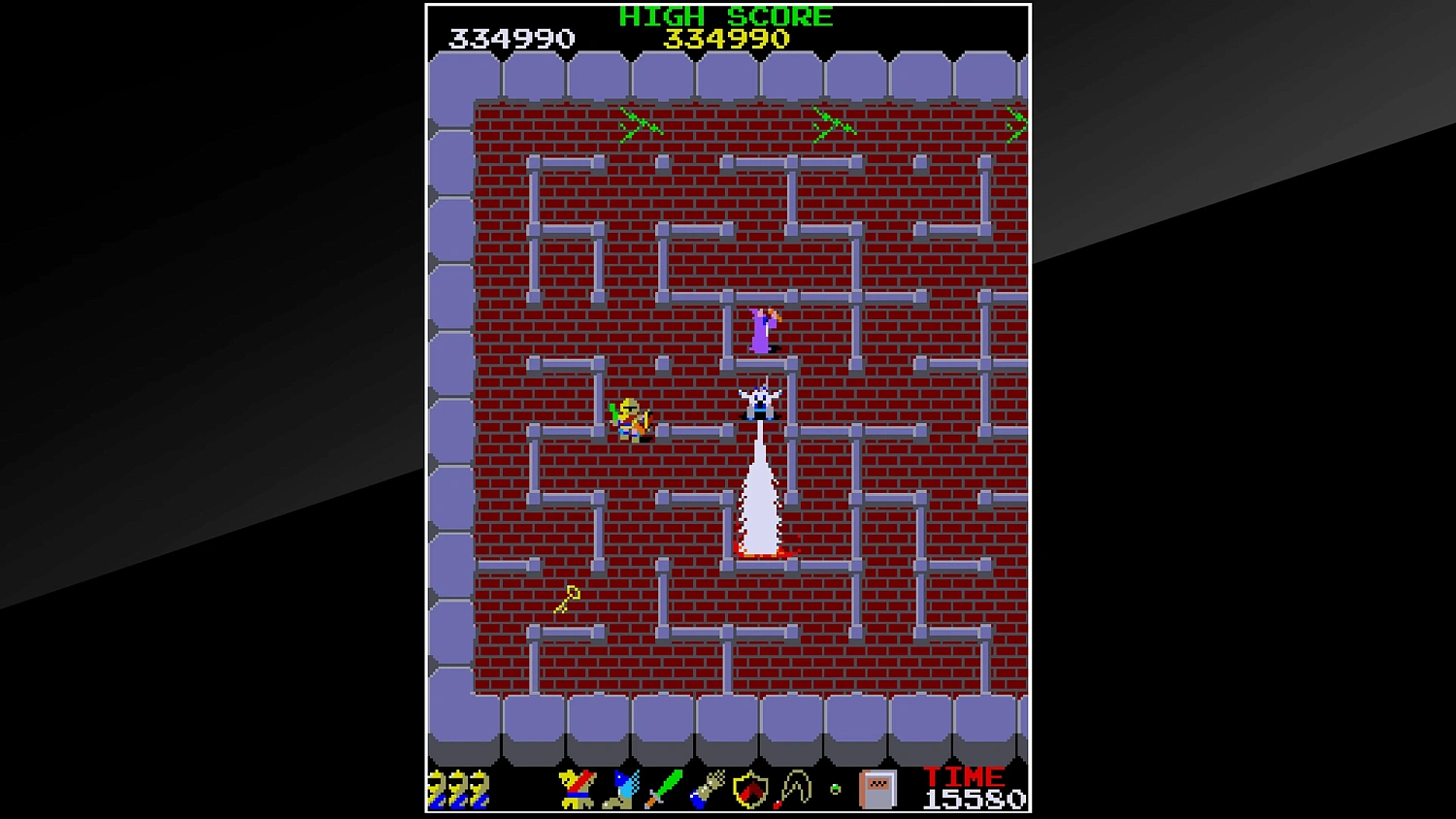Click the leftmost Gil life icon
The height and width of the screenshot is (819, 1456).
click(x=435, y=791)
